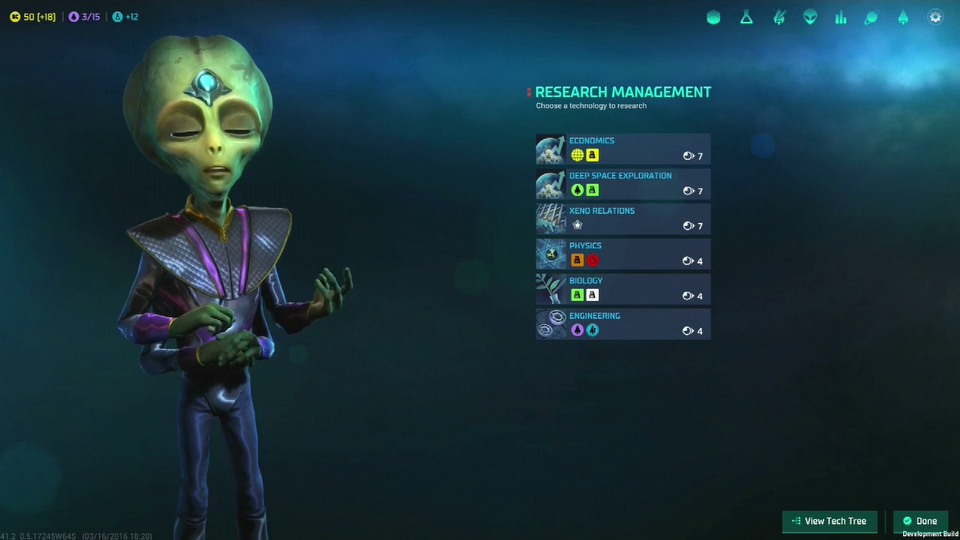Pick Xeno Relations as research topic
This screenshot has width=960, height=540.
click(x=623, y=219)
